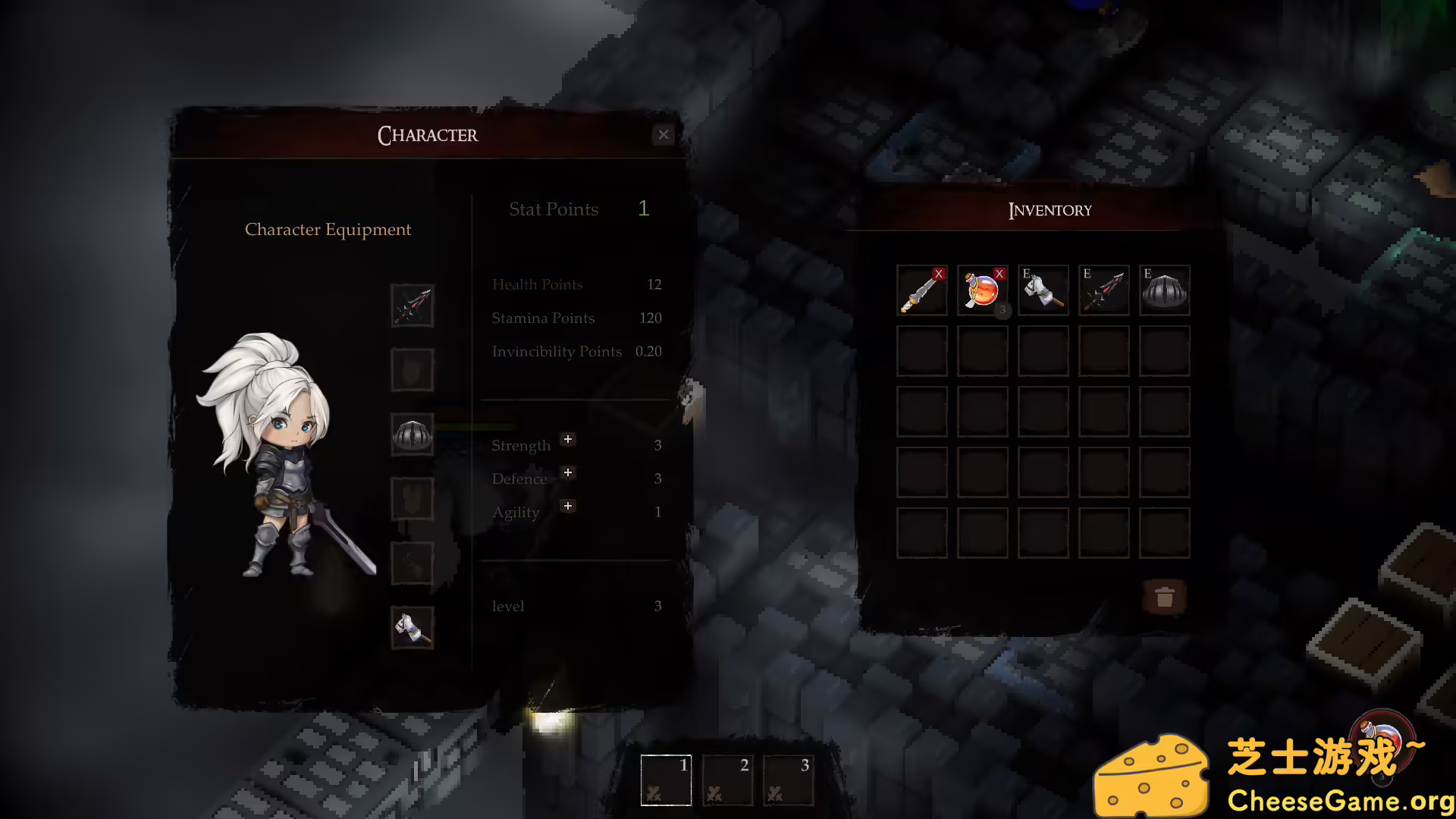Click the health potion stack in the inventory
1456x819 pixels.
(x=981, y=293)
